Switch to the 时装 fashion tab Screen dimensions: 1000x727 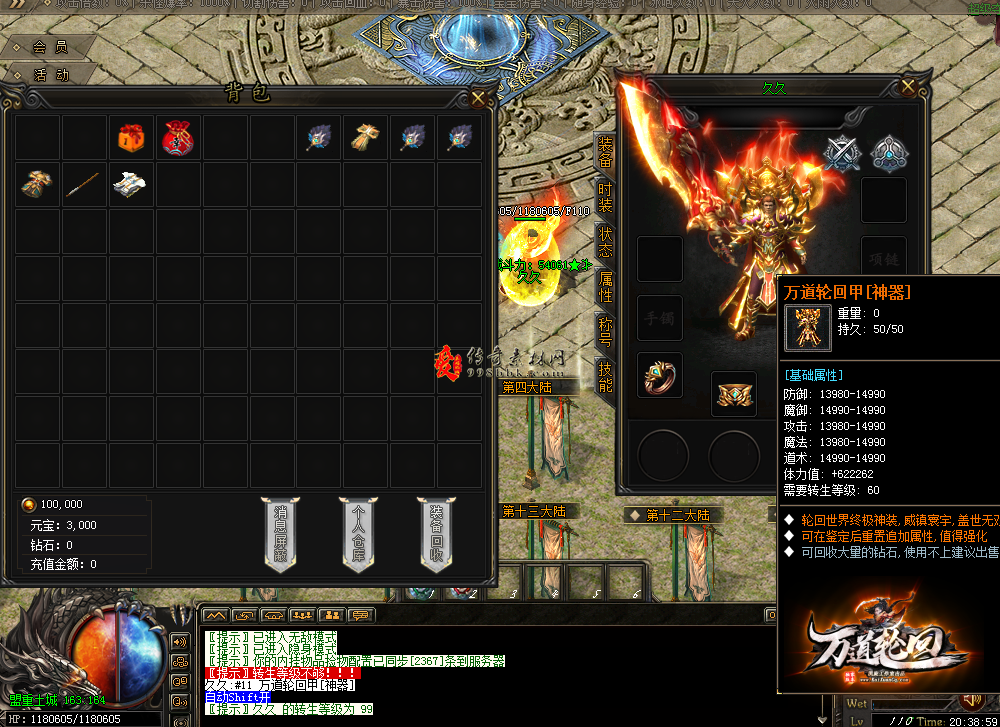605,197
